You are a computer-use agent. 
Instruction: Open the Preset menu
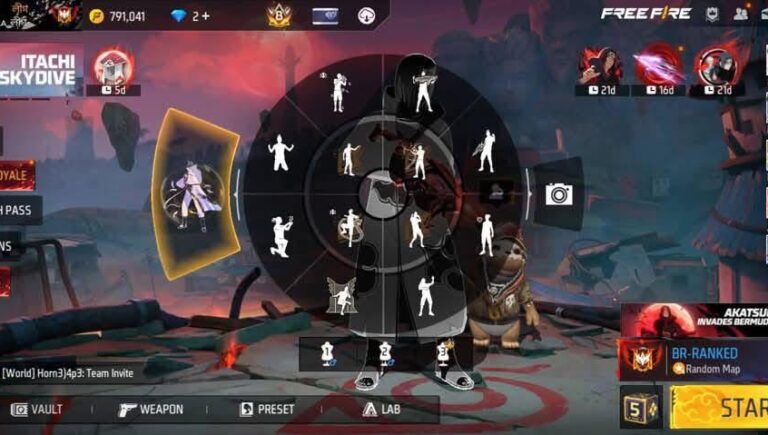267,409
